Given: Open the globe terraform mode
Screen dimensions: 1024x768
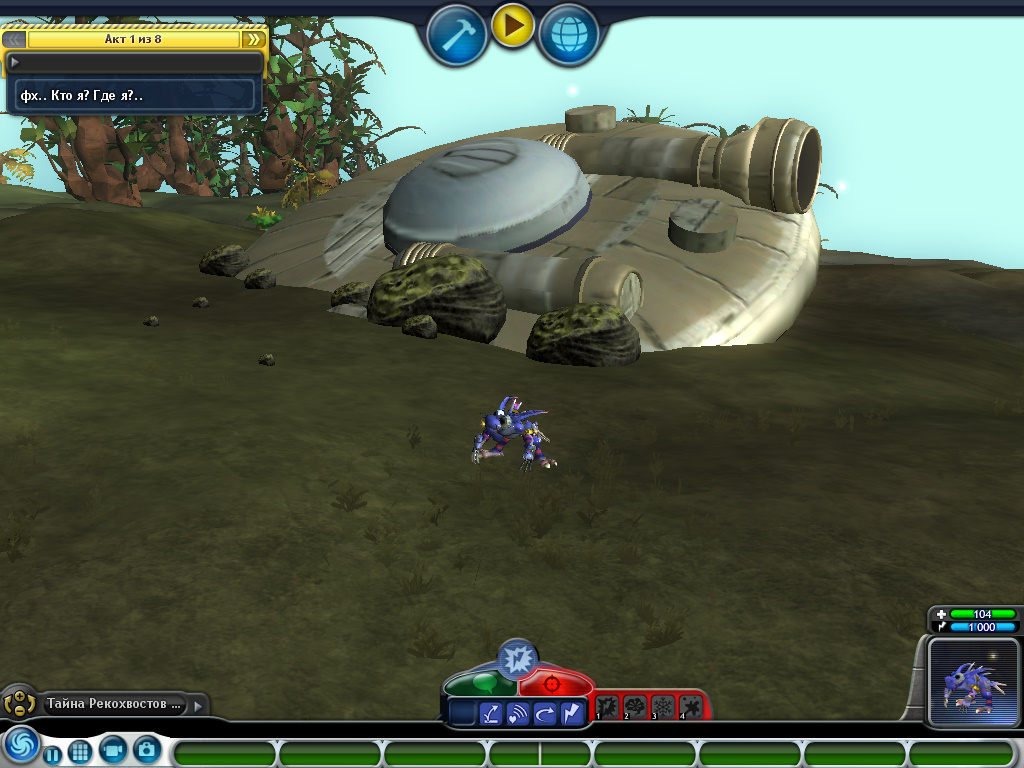Looking at the screenshot, I should tap(569, 36).
